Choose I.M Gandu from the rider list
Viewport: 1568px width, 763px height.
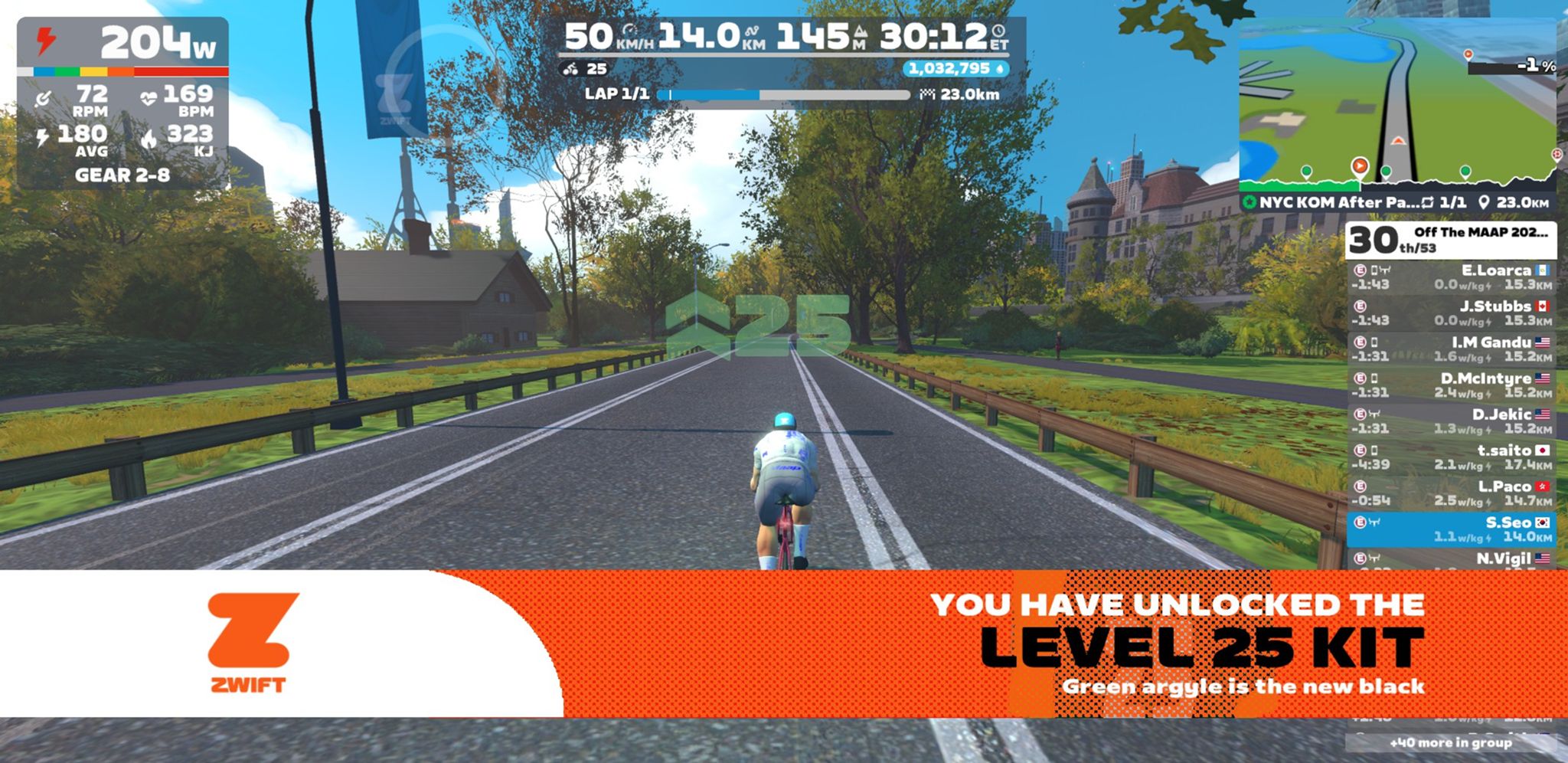pos(1451,349)
